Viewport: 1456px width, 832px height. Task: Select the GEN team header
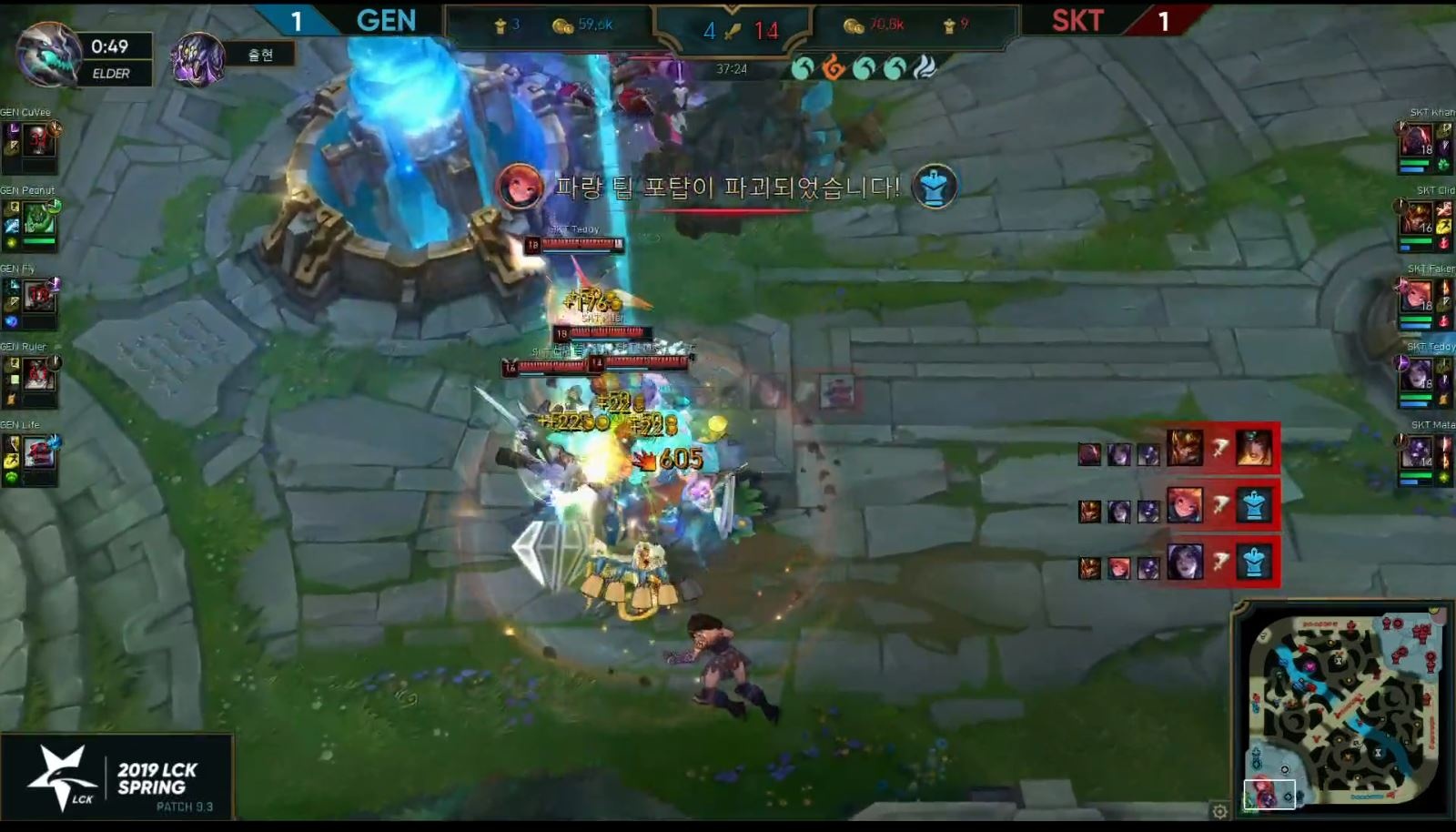click(x=386, y=20)
